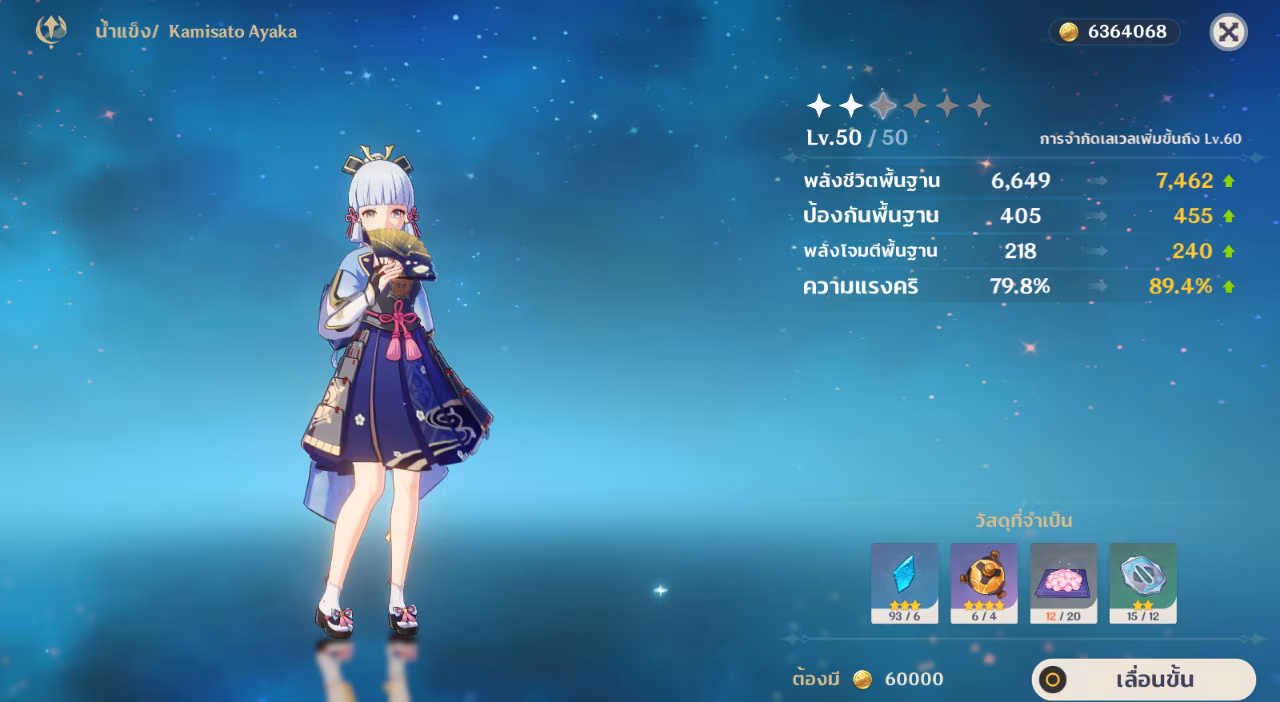Image resolution: width=1280 pixels, height=702 pixels.
Task: Close the ascension screen
Action: pyautogui.click(x=1228, y=32)
